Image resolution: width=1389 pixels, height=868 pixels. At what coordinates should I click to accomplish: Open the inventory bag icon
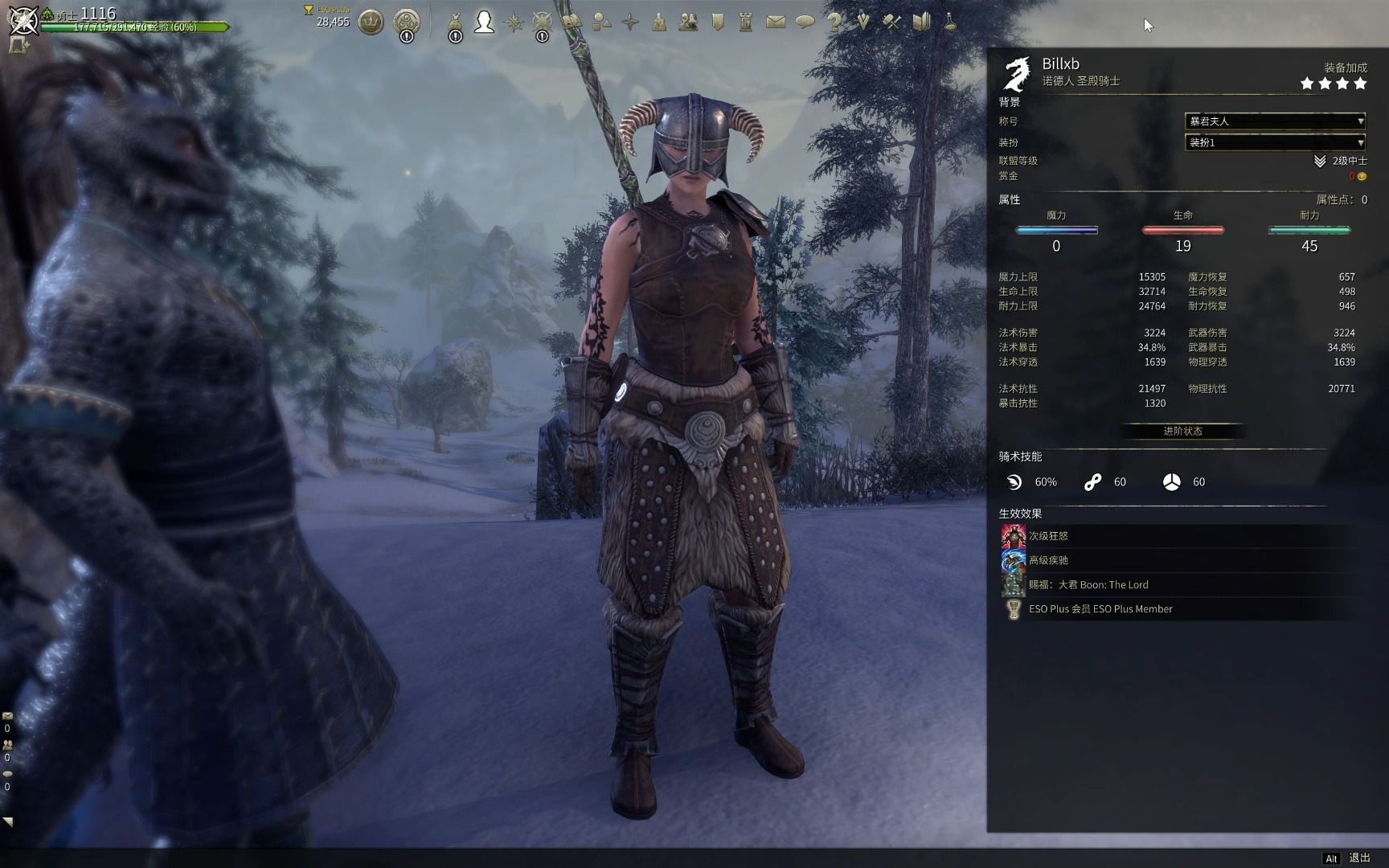click(455, 23)
